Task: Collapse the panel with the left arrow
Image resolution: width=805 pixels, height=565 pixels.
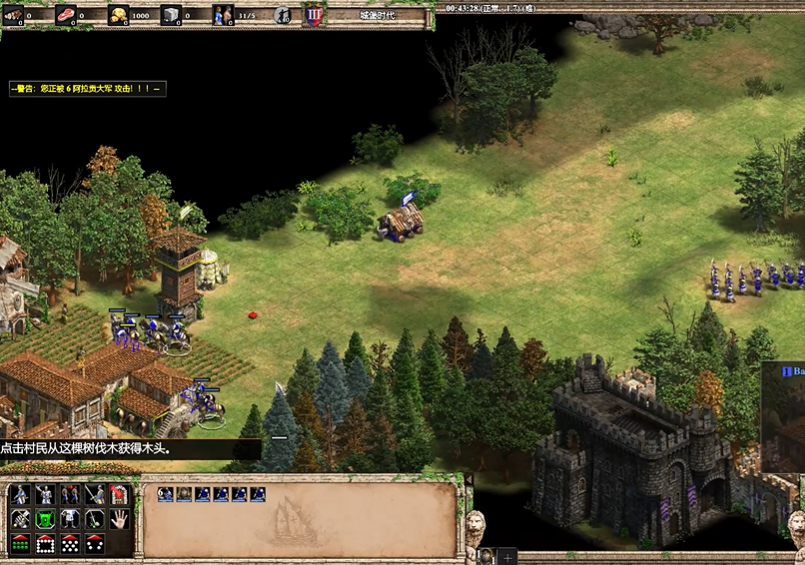Action: (x=468, y=481)
